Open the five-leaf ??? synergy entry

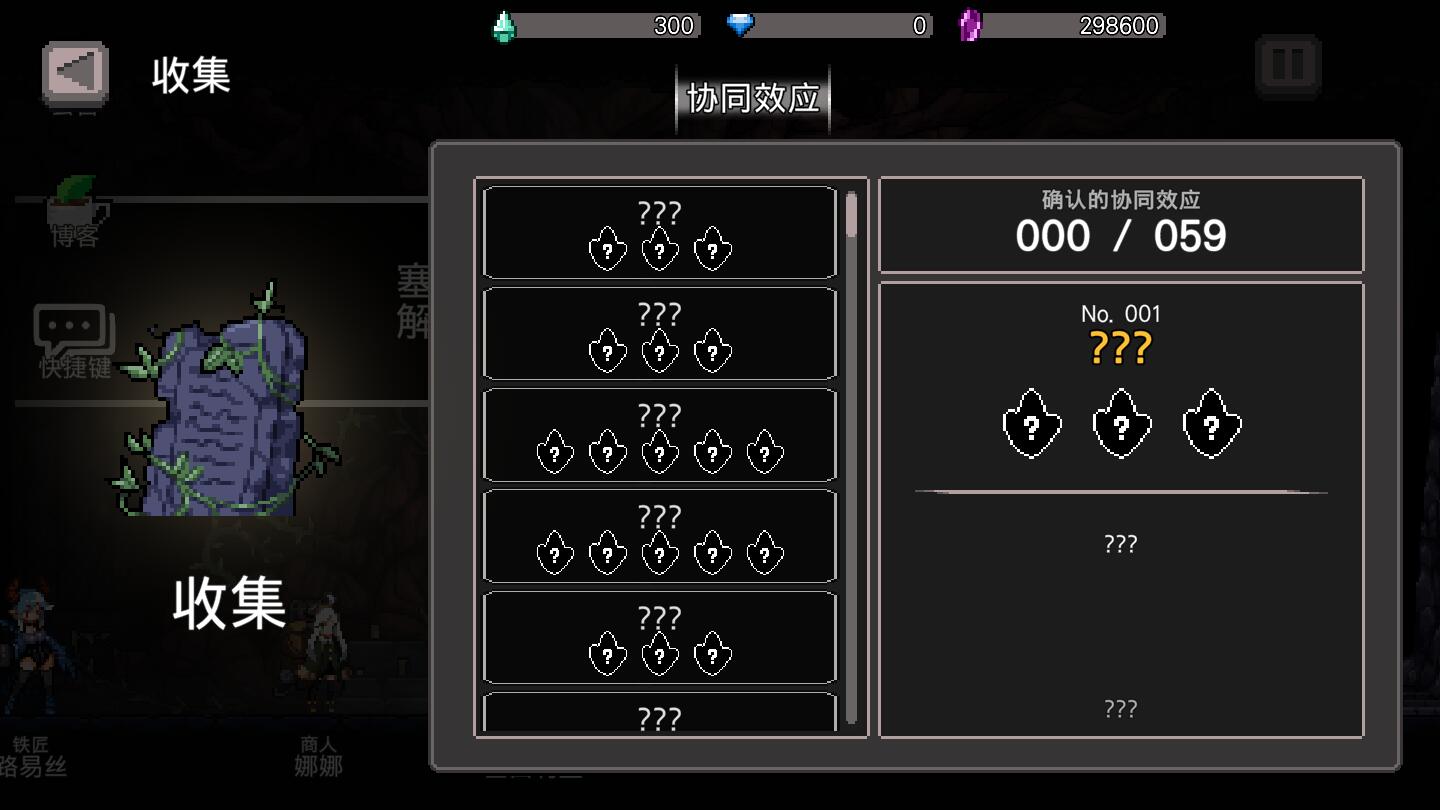660,434
